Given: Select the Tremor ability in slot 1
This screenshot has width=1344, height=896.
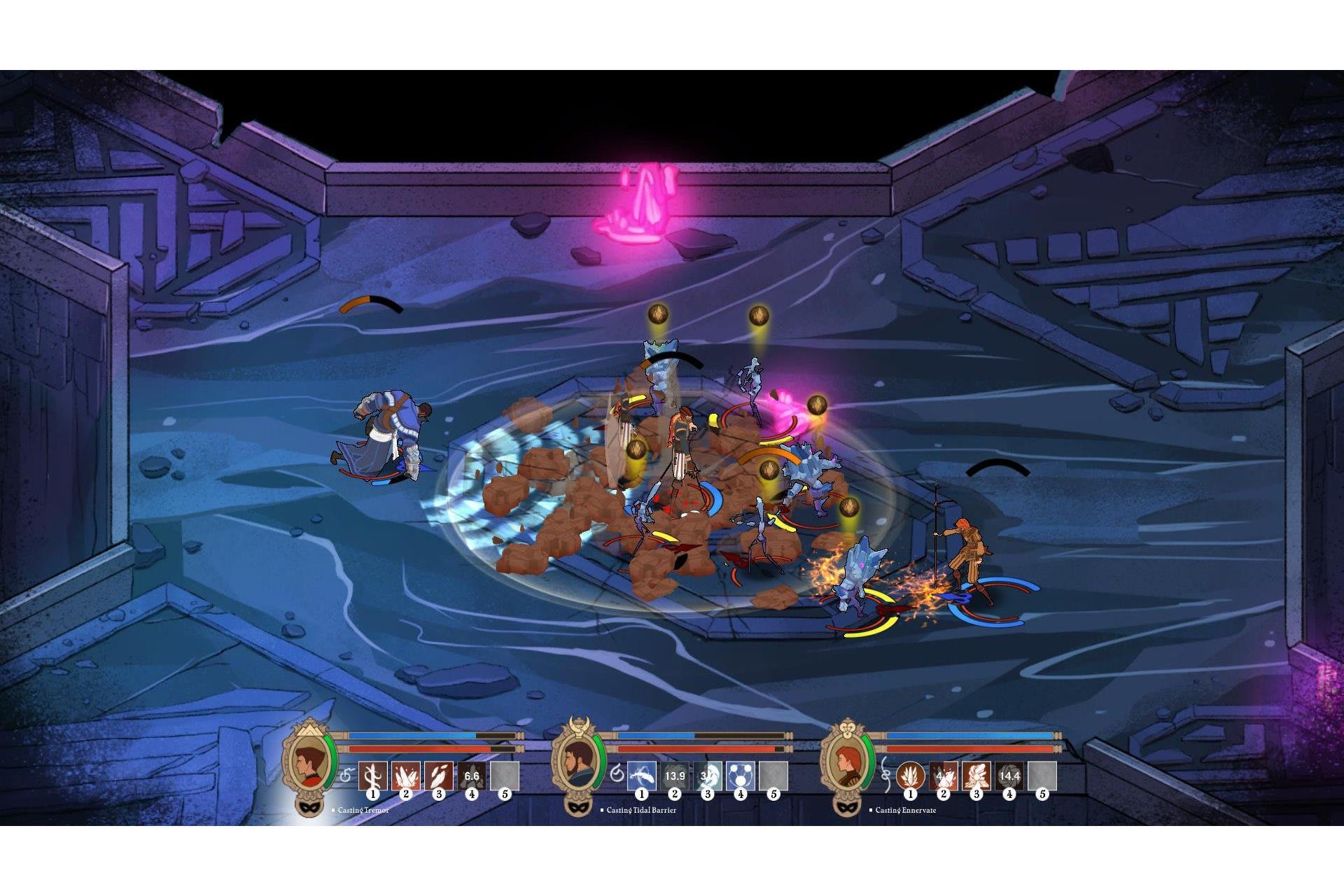Looking at the screenshot, I should click(372, 776).
